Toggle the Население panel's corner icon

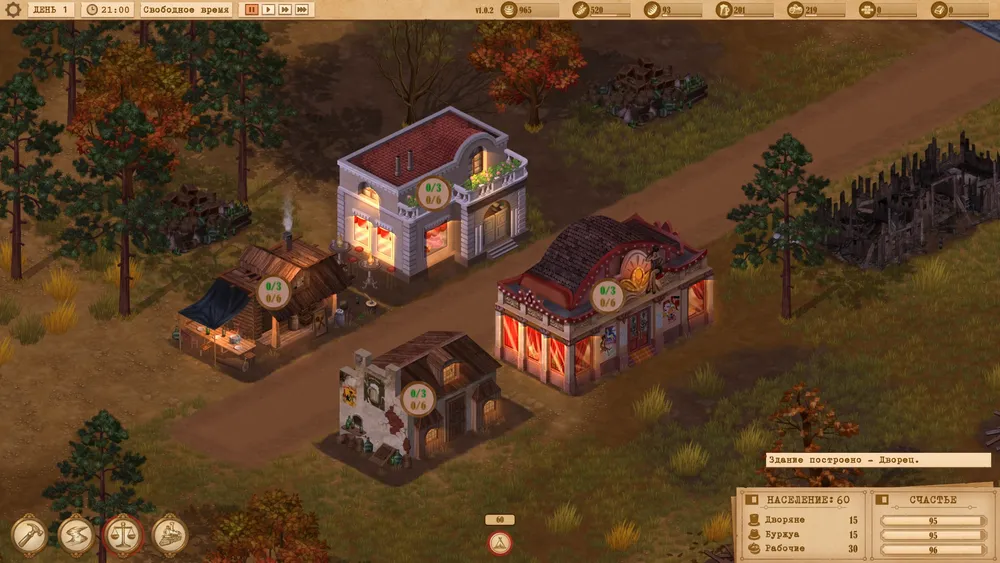click(753, 499)
